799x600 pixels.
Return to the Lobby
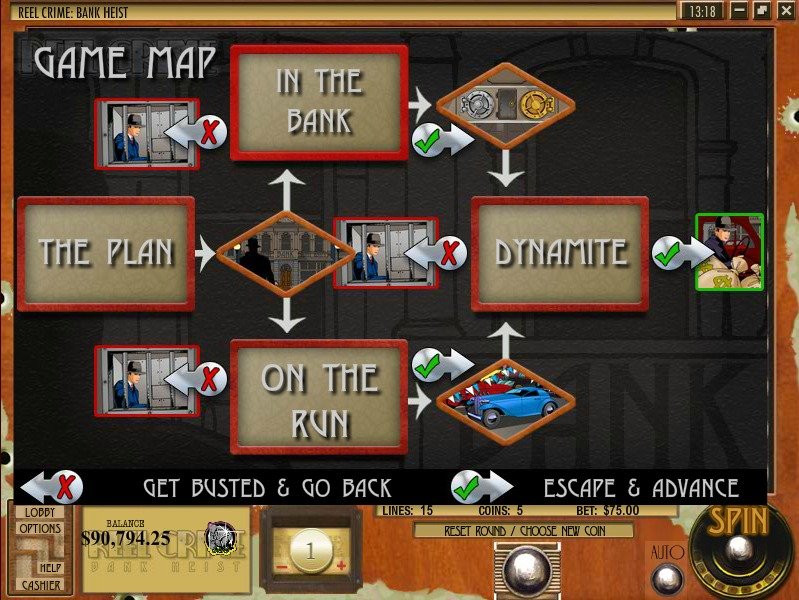pyautogui.click(x=39, y=511)
